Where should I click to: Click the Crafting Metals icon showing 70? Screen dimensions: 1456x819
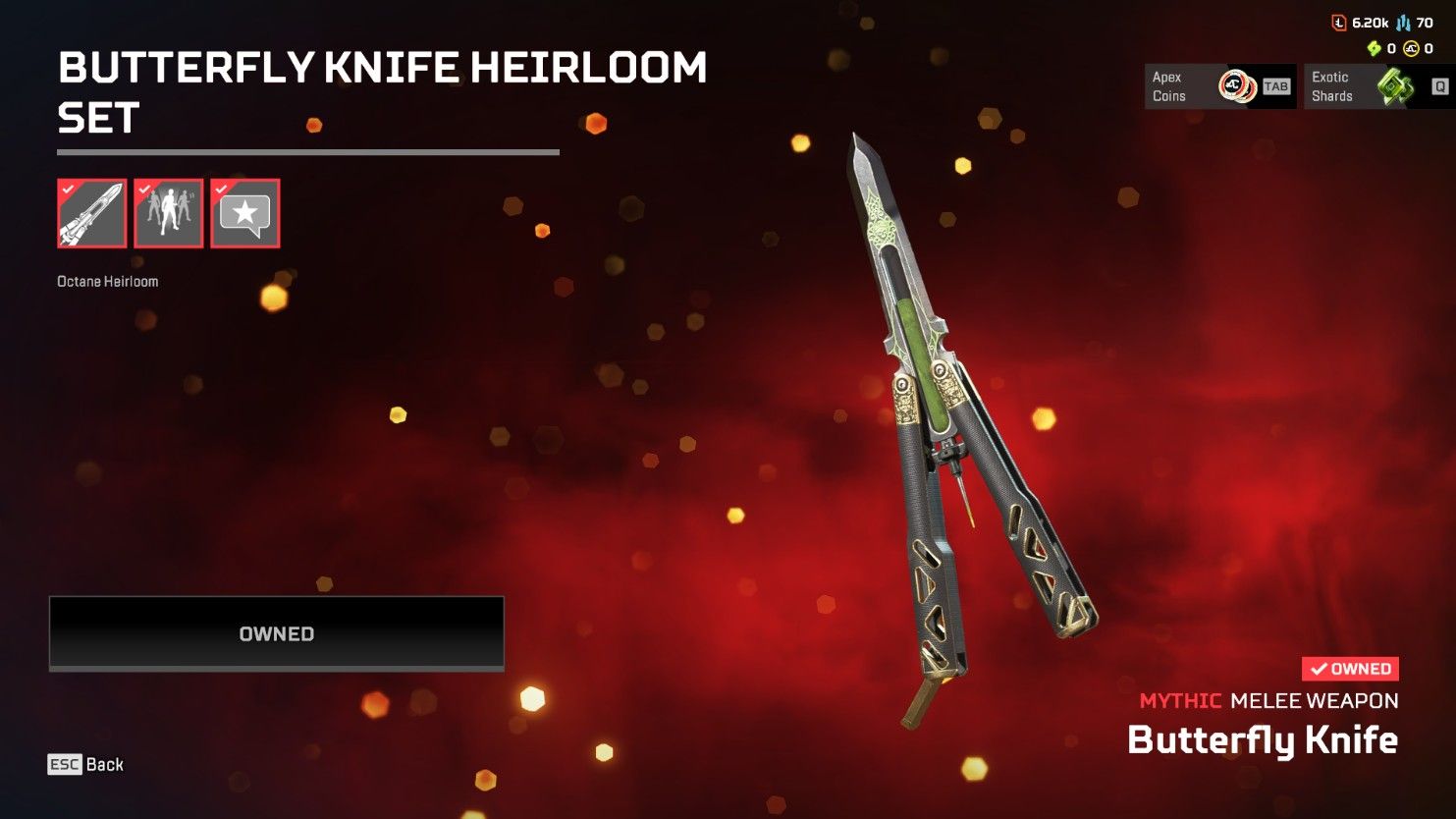pyautogui.click(x=1404, y=24)
